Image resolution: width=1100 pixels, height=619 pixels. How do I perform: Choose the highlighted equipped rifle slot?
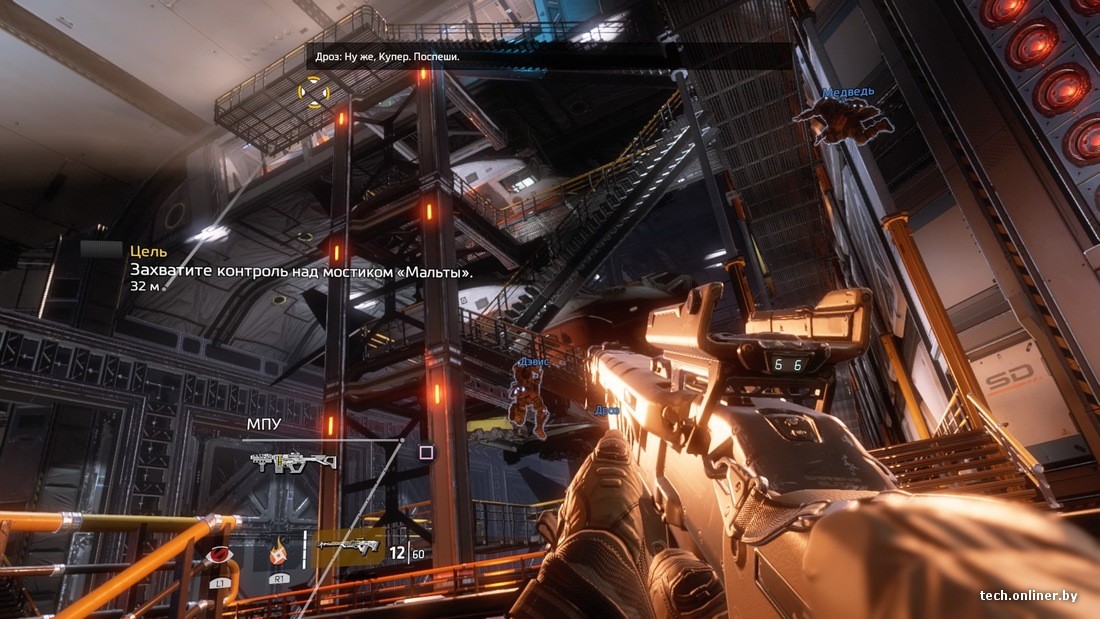point(349,547)
